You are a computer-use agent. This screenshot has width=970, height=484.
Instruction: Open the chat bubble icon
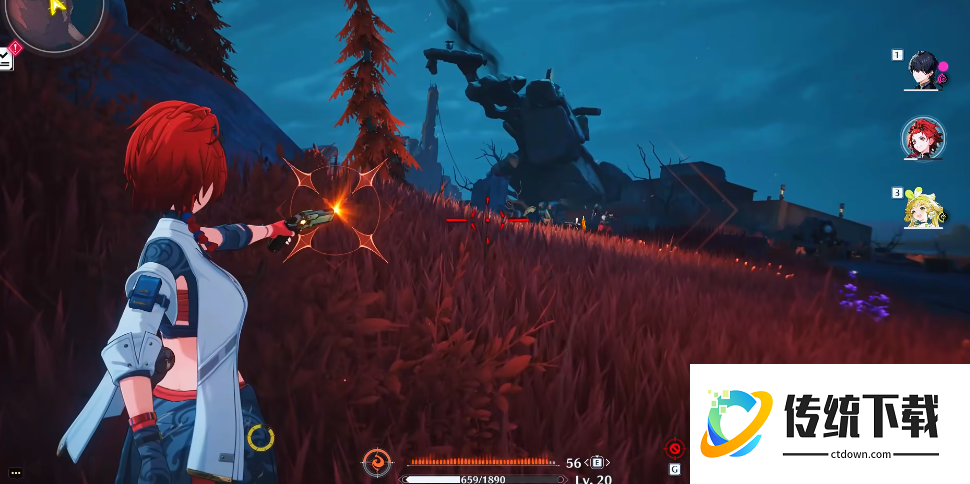pyautogui.click(x=15, y=472)
